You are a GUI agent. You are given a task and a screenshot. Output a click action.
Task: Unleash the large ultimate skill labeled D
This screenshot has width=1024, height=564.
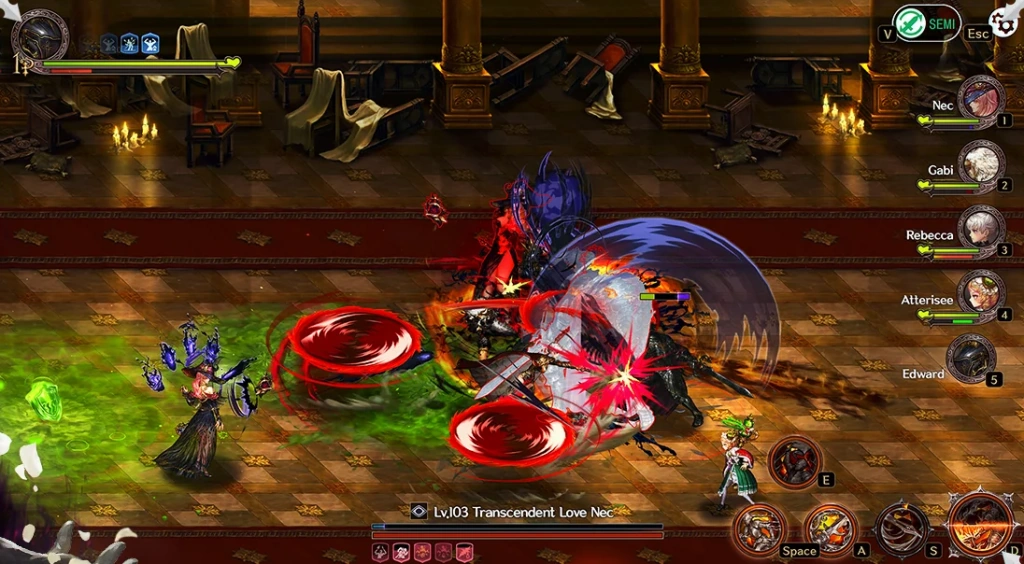click(x=980, y=524)
